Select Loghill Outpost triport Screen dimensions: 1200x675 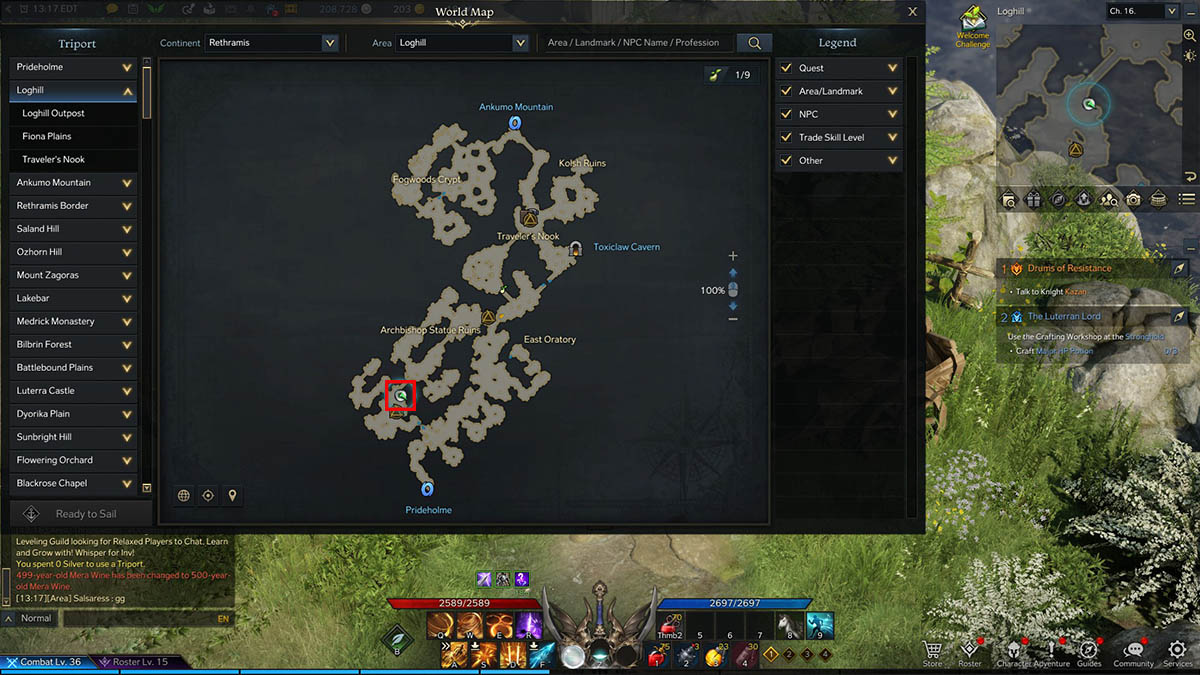[54, 113]
